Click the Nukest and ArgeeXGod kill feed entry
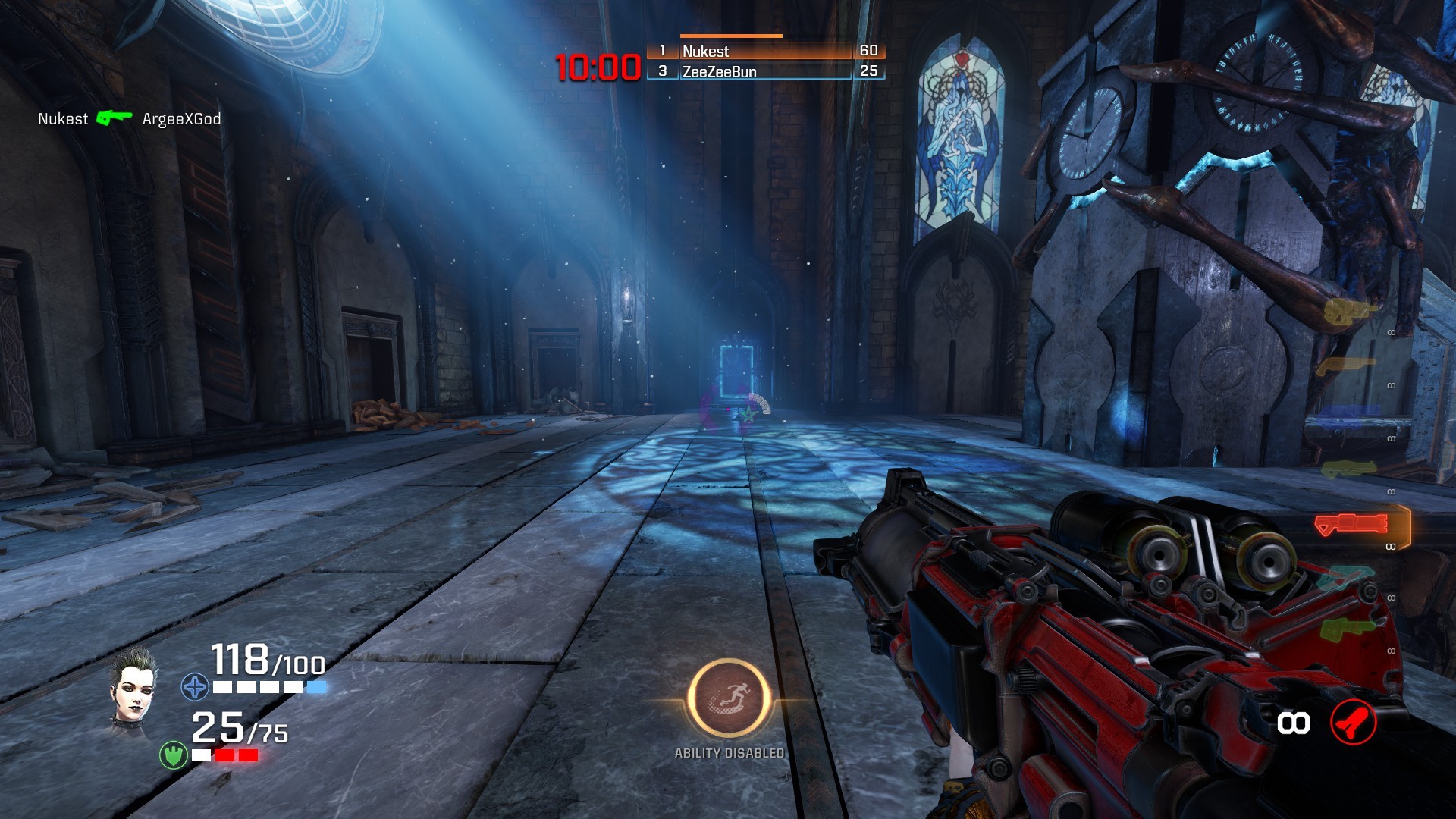The width and height of the screenshot is (1456, 819). [x=129, y=119]
